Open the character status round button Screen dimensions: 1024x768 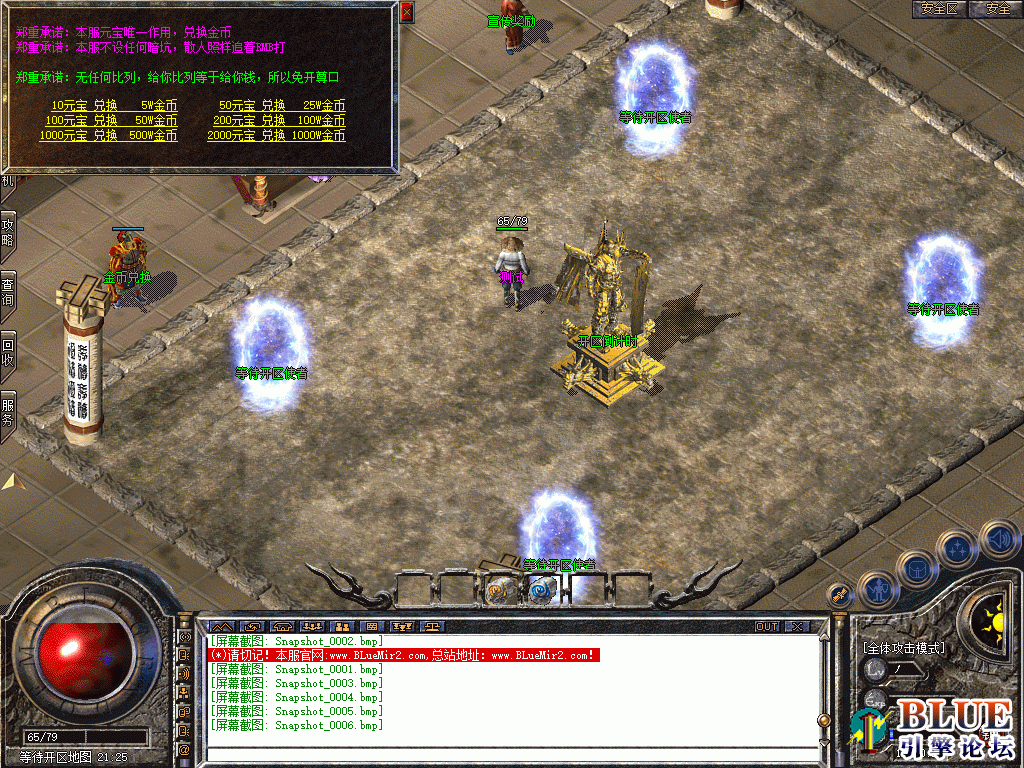[x=877, y=590]
